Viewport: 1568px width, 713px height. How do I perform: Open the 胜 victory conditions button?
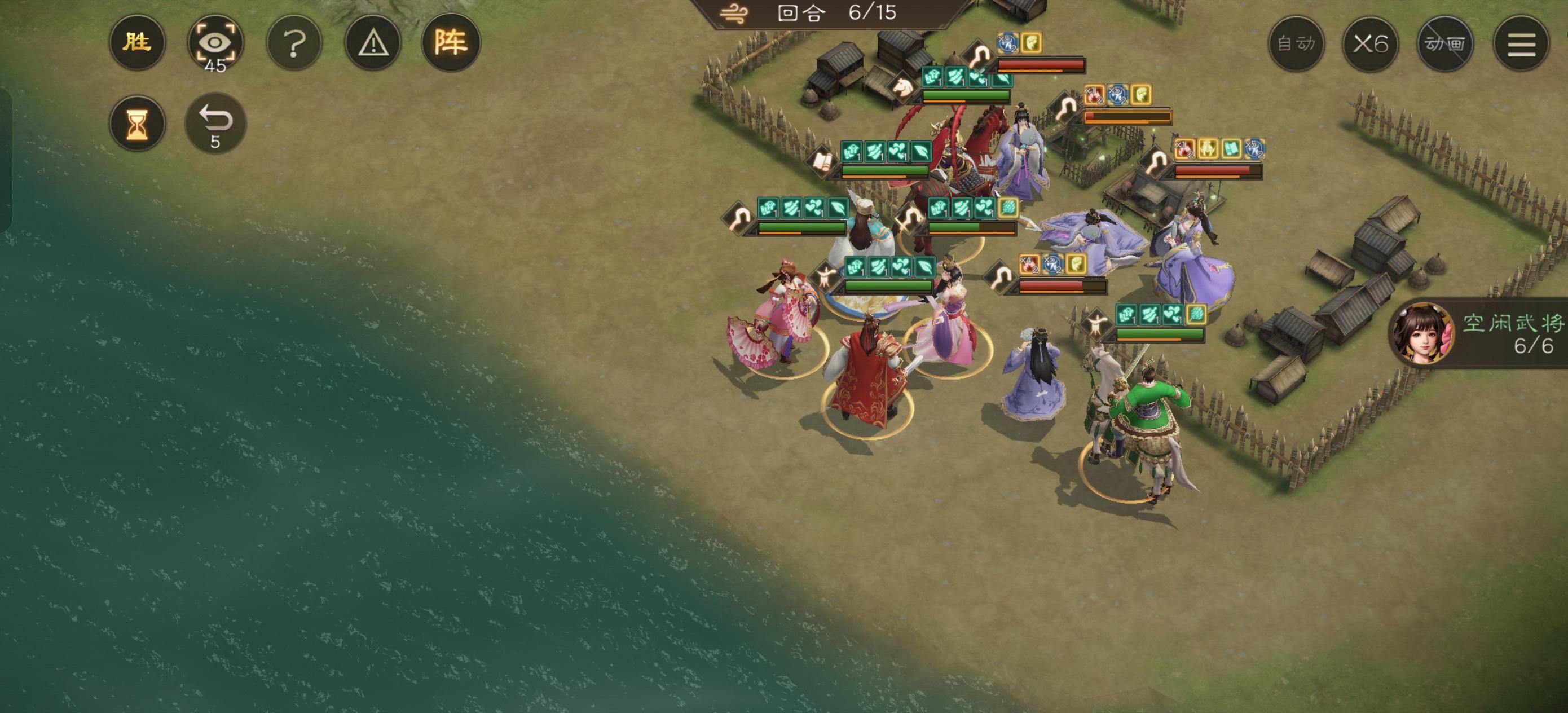137,43
